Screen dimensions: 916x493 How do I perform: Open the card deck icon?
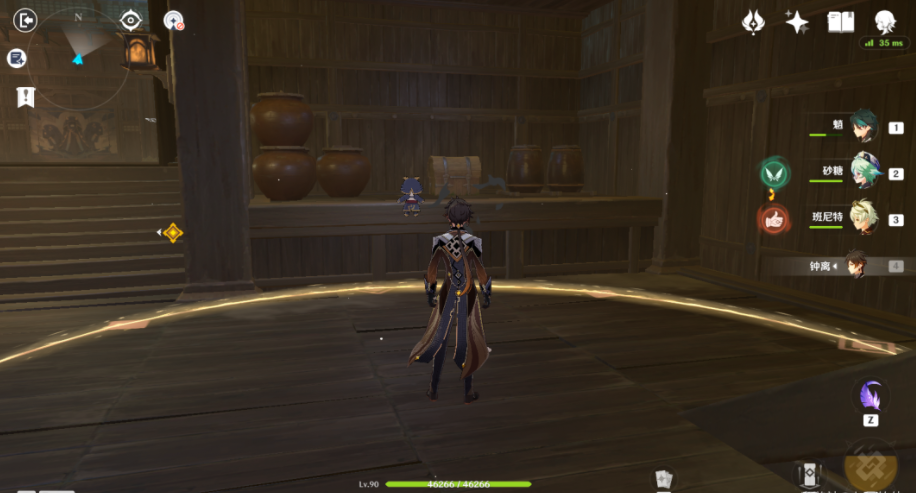660,479
